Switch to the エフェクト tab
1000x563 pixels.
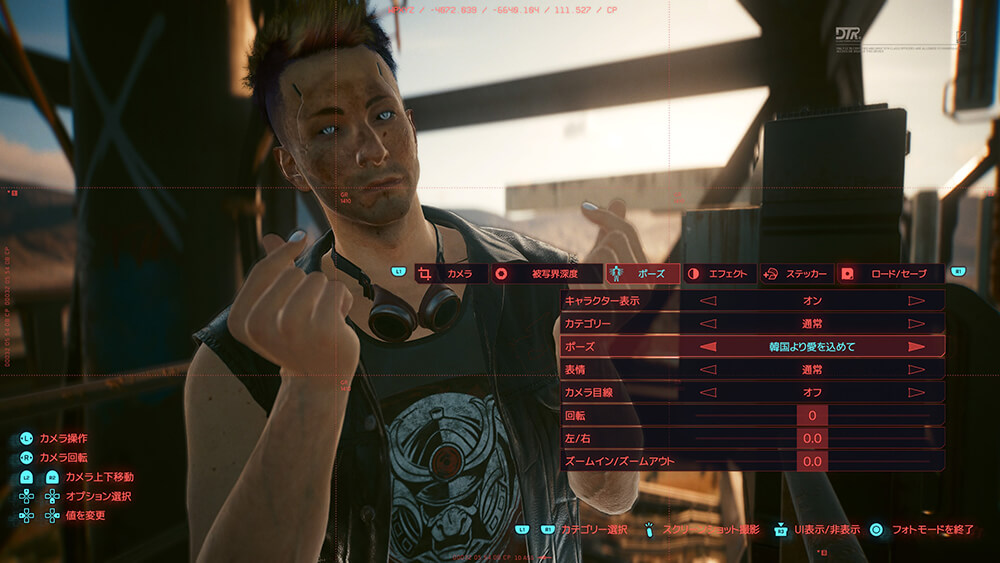click(719, 273)
